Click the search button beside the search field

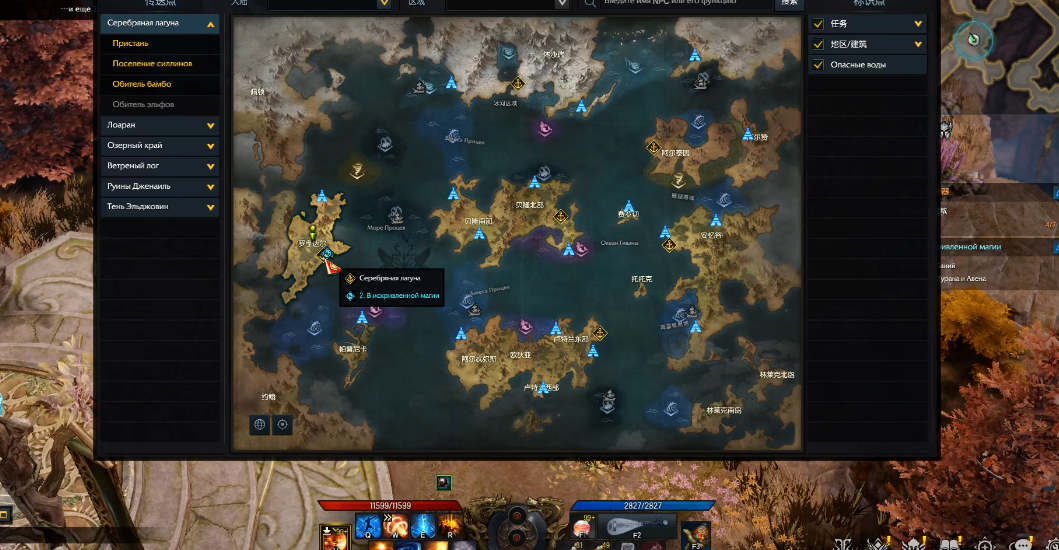coord(790,4)
